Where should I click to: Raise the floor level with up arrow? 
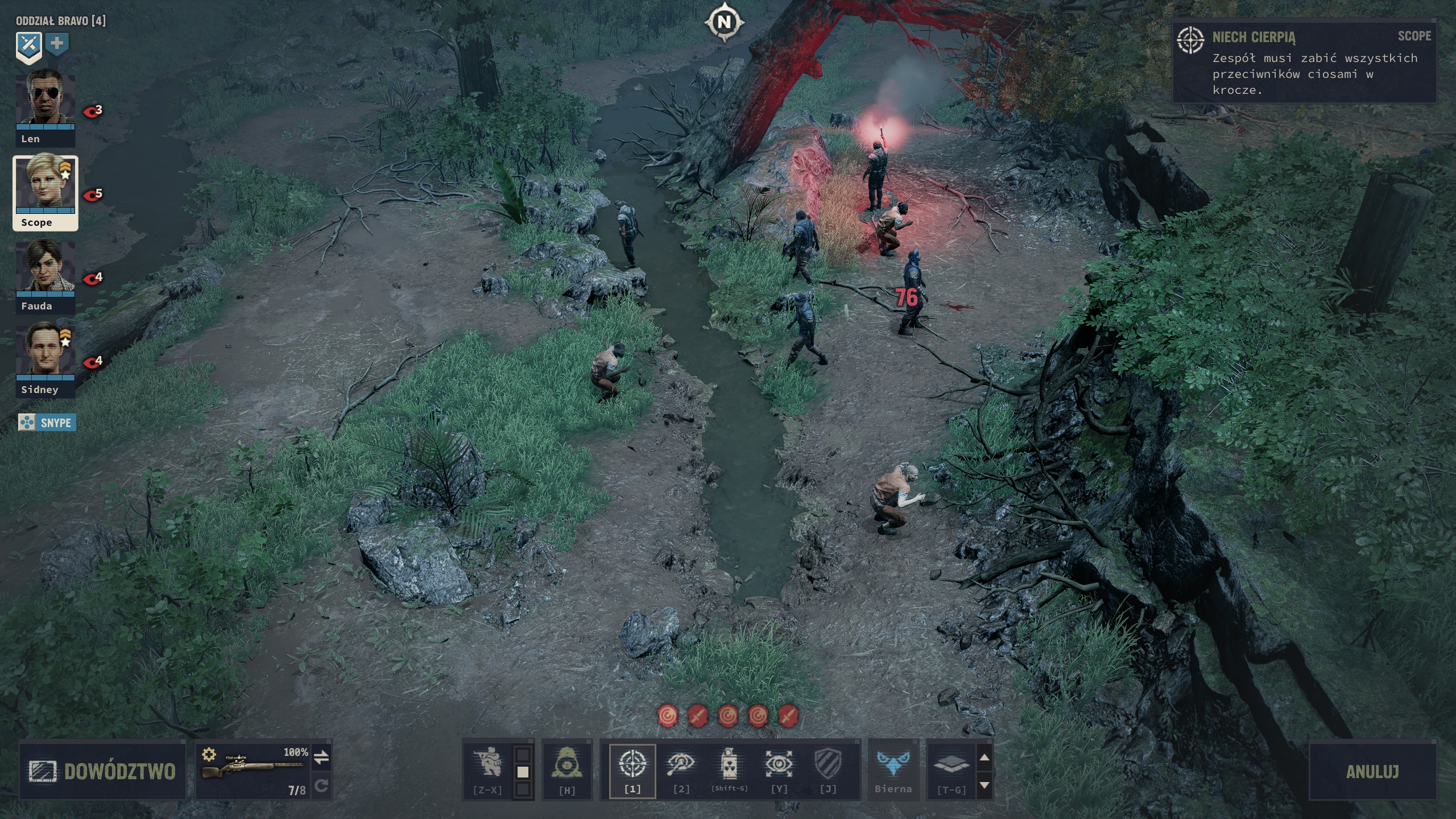[985, 758]
